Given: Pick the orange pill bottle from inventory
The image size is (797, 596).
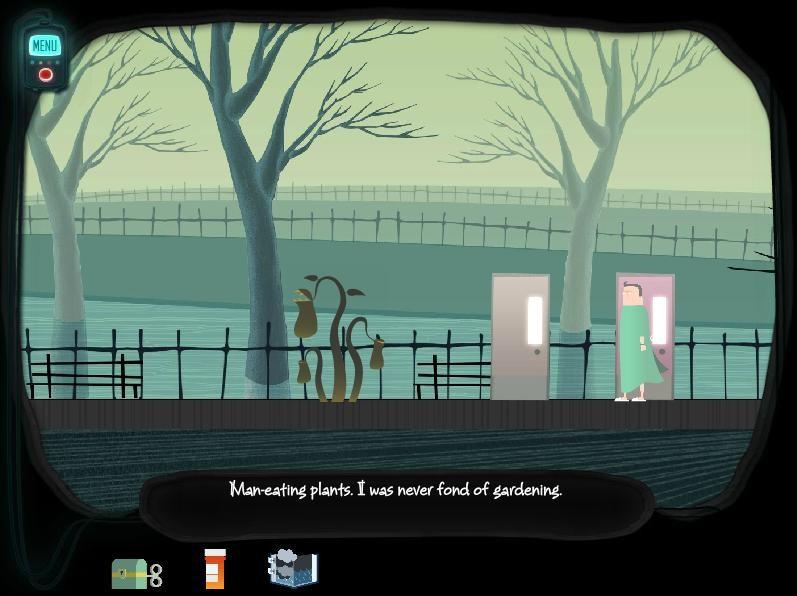Looking at the screenshot, I should [215, 569].
